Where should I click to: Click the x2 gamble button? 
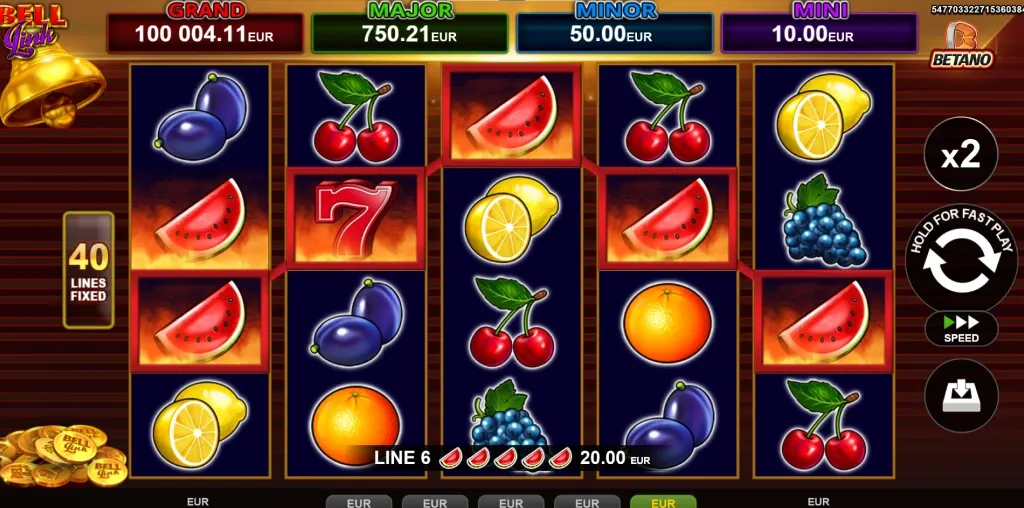(x=961, y=154)
